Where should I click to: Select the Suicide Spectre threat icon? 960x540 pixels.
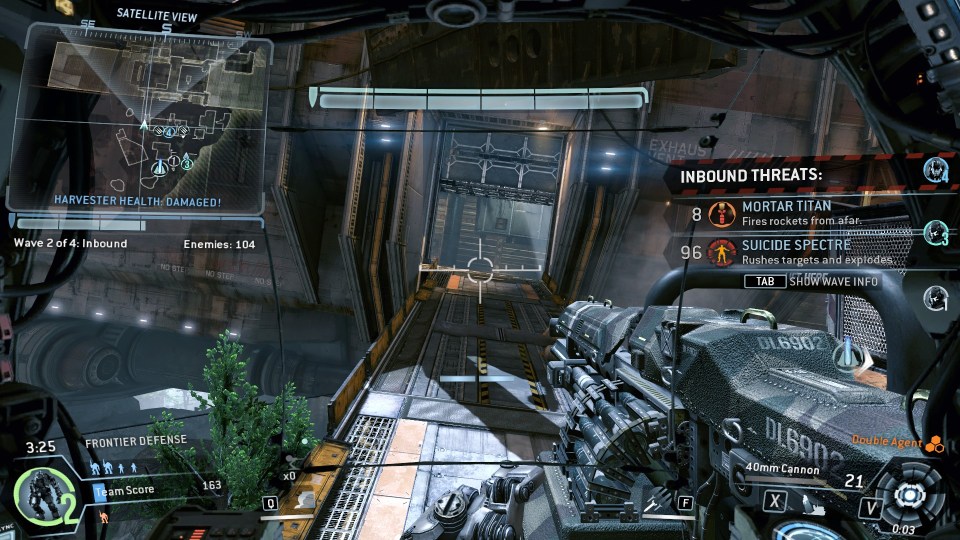(720, 251)
